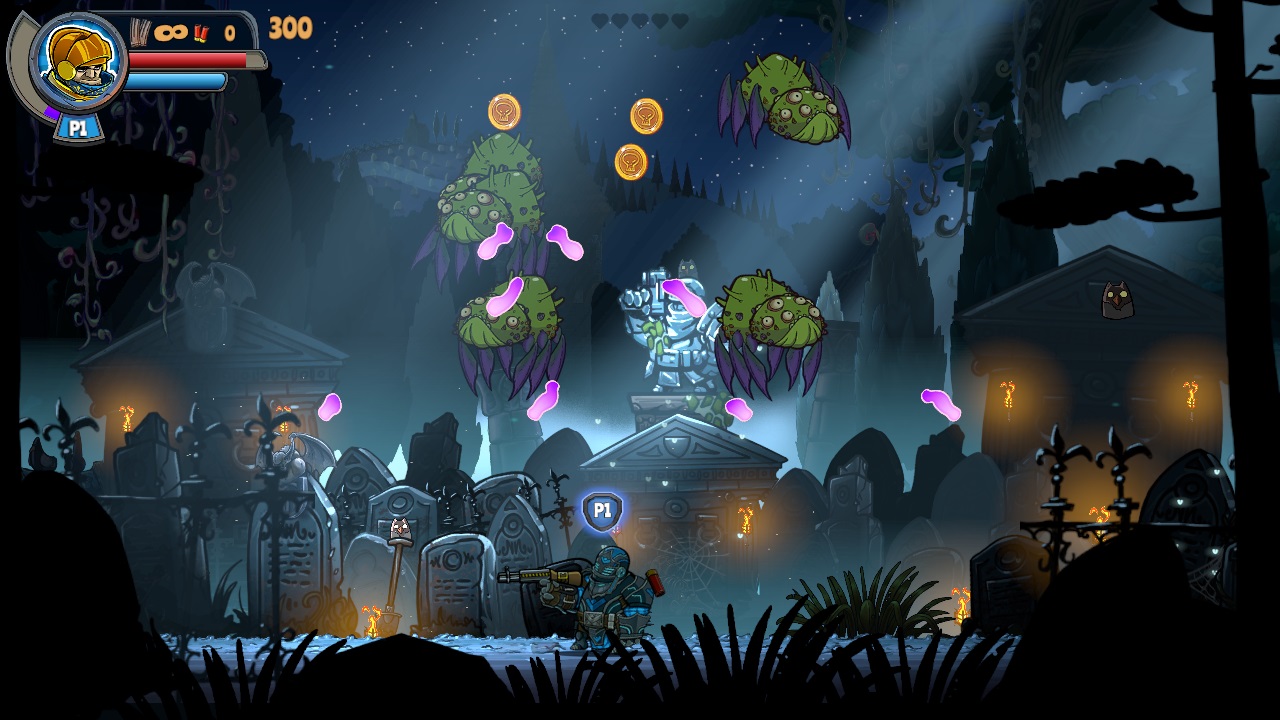
Task: Toggle the last heart indicator top right
Action: (x=680, y=18)
